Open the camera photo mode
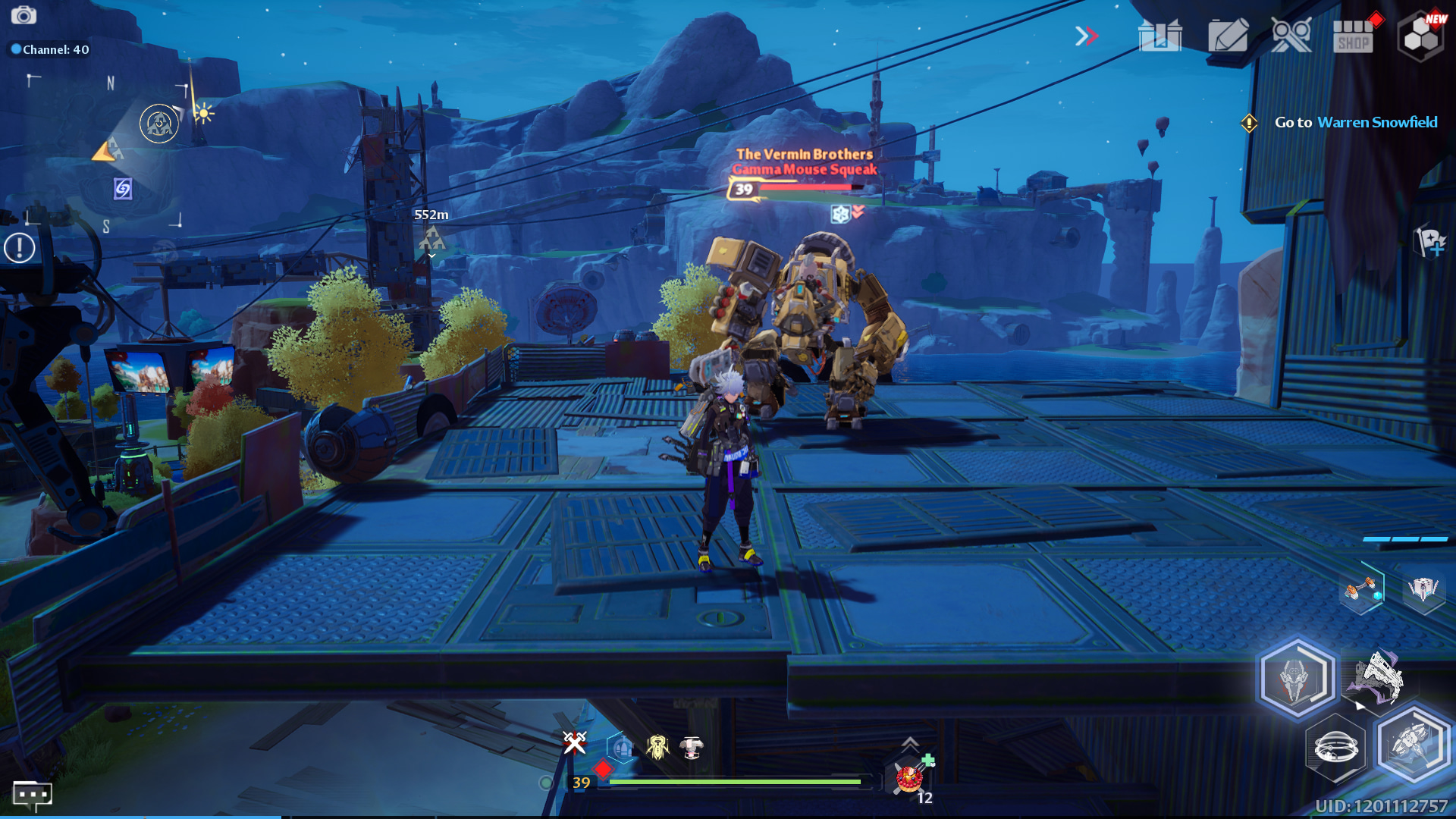Screen dimensions: 1456x819 point(24,14)
